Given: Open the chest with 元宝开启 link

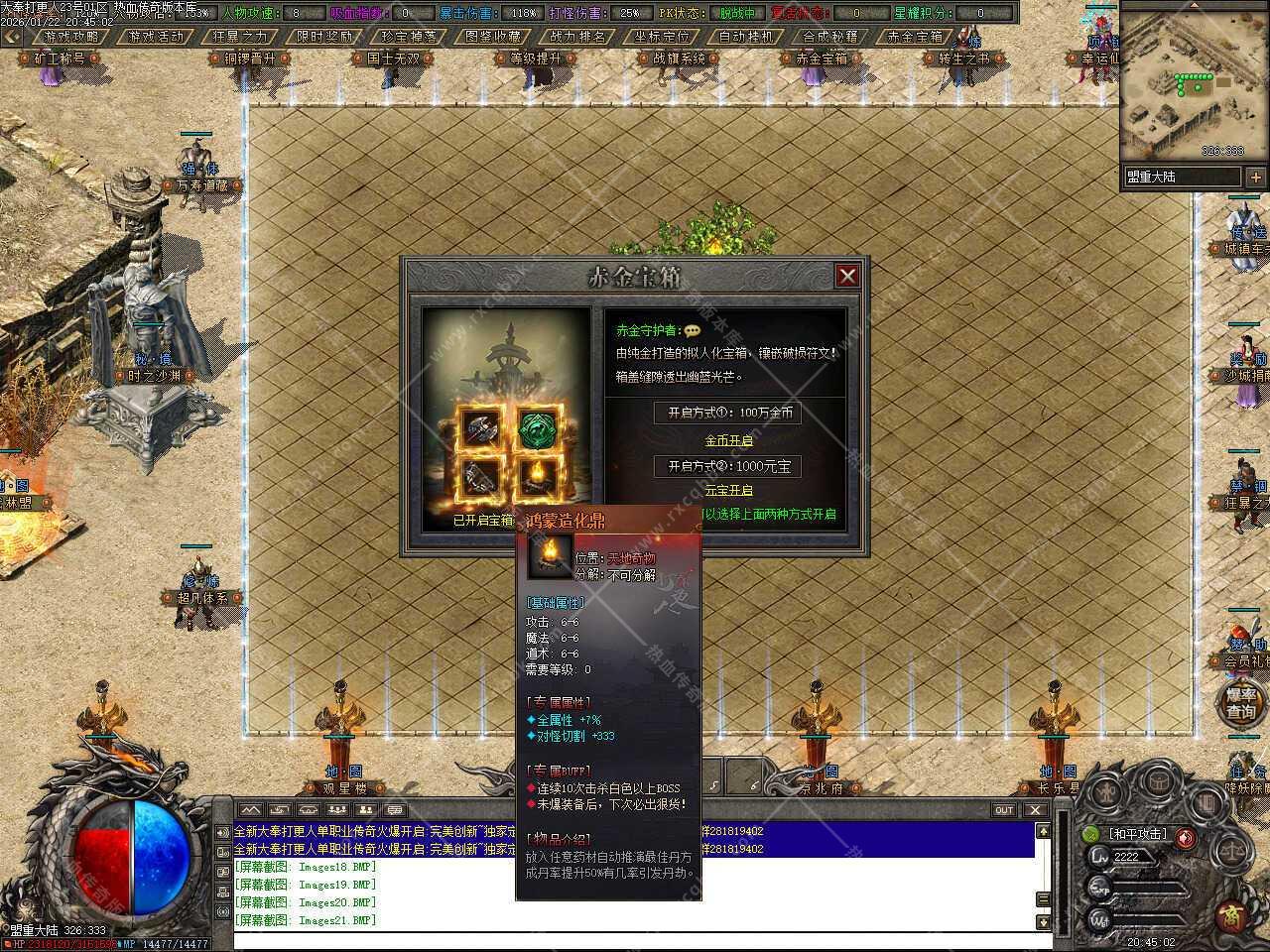Looking at the screenshot, I should point(728,490).
